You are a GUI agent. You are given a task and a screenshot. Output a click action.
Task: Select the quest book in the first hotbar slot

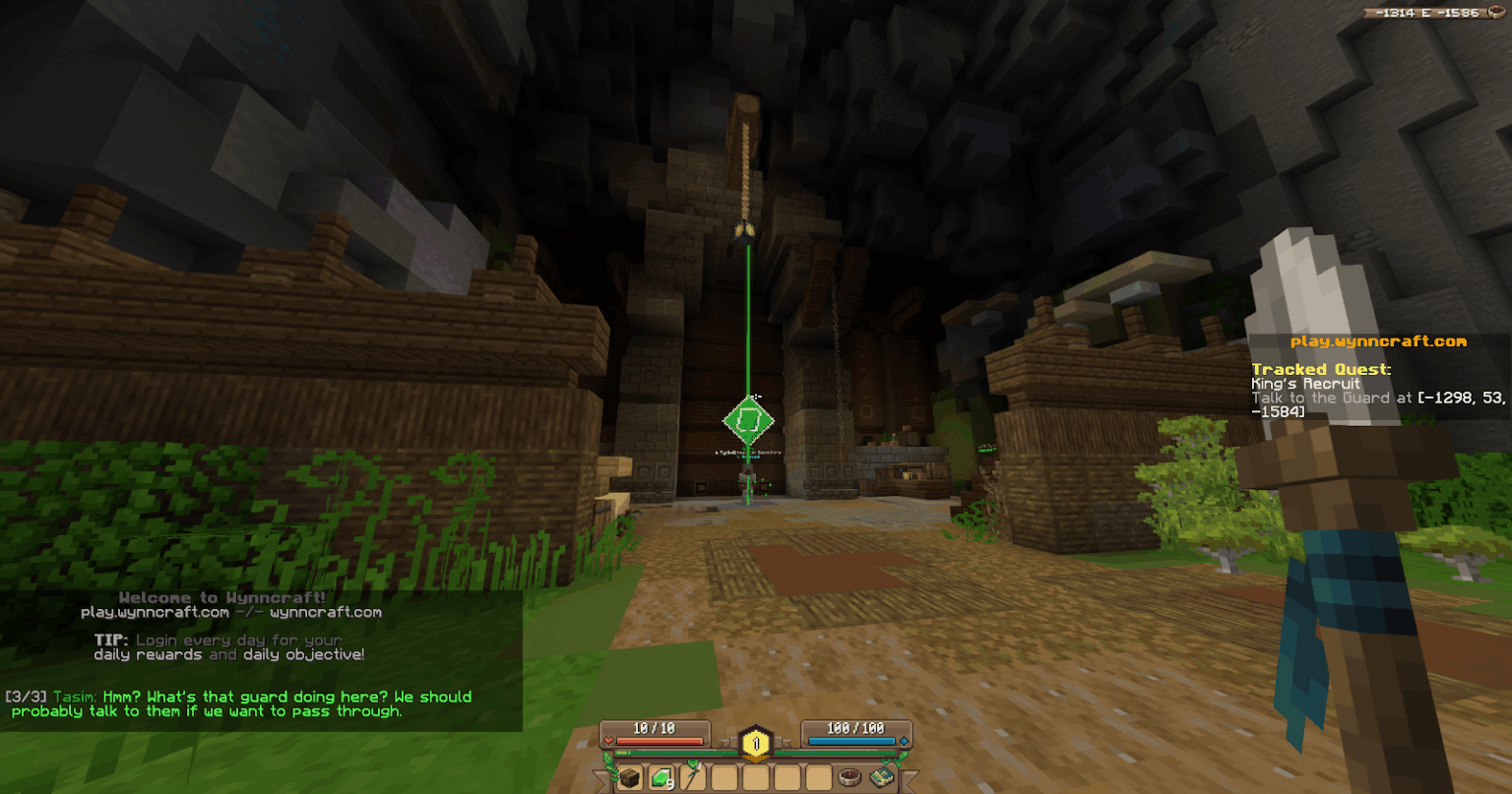pyautogui.click(x=631, y=777)
